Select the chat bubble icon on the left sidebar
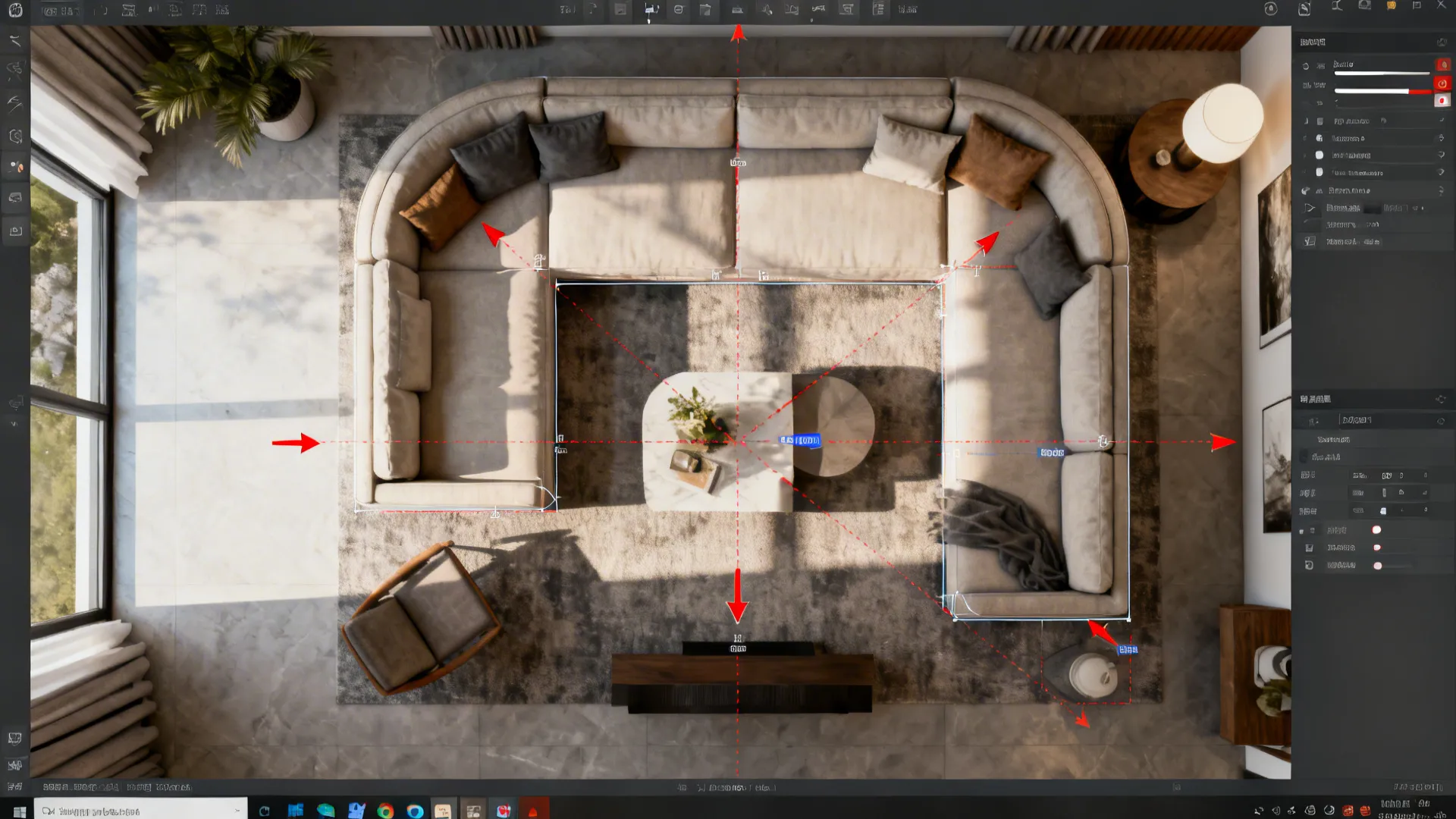Viewport: 1456px width, 819px height. (14, 198)
